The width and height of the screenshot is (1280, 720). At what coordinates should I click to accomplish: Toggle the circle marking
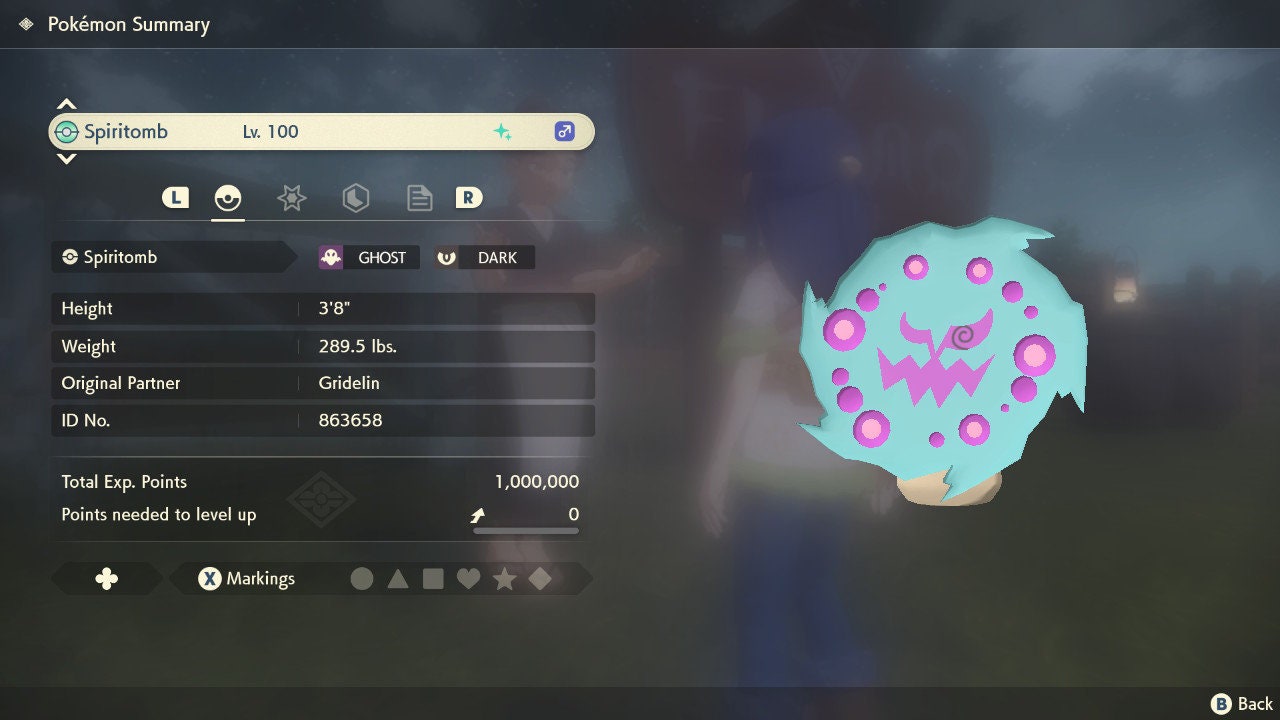point(362,578)
